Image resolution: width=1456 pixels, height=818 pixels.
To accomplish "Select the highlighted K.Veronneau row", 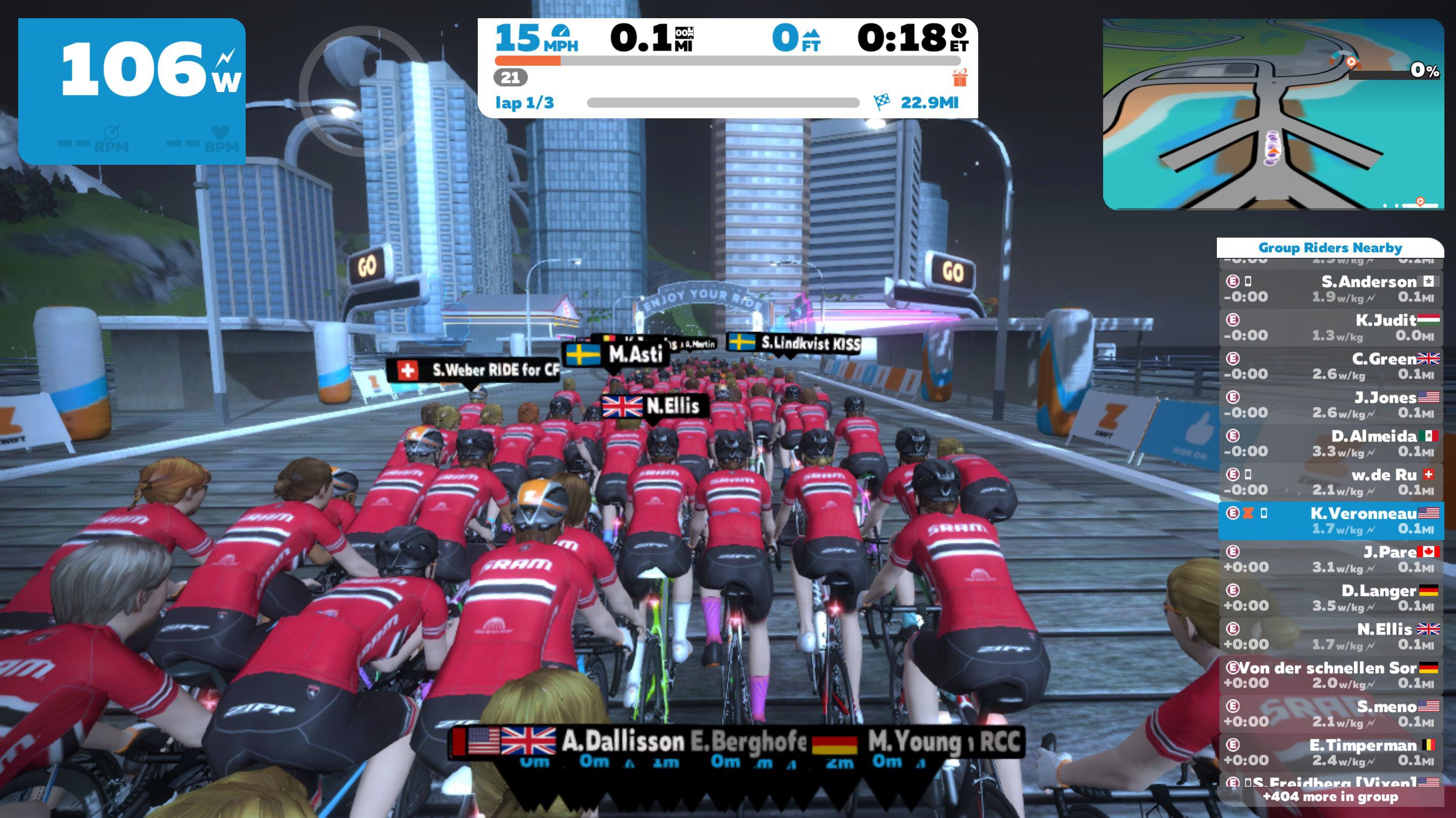I will (x=1331, y=521).
